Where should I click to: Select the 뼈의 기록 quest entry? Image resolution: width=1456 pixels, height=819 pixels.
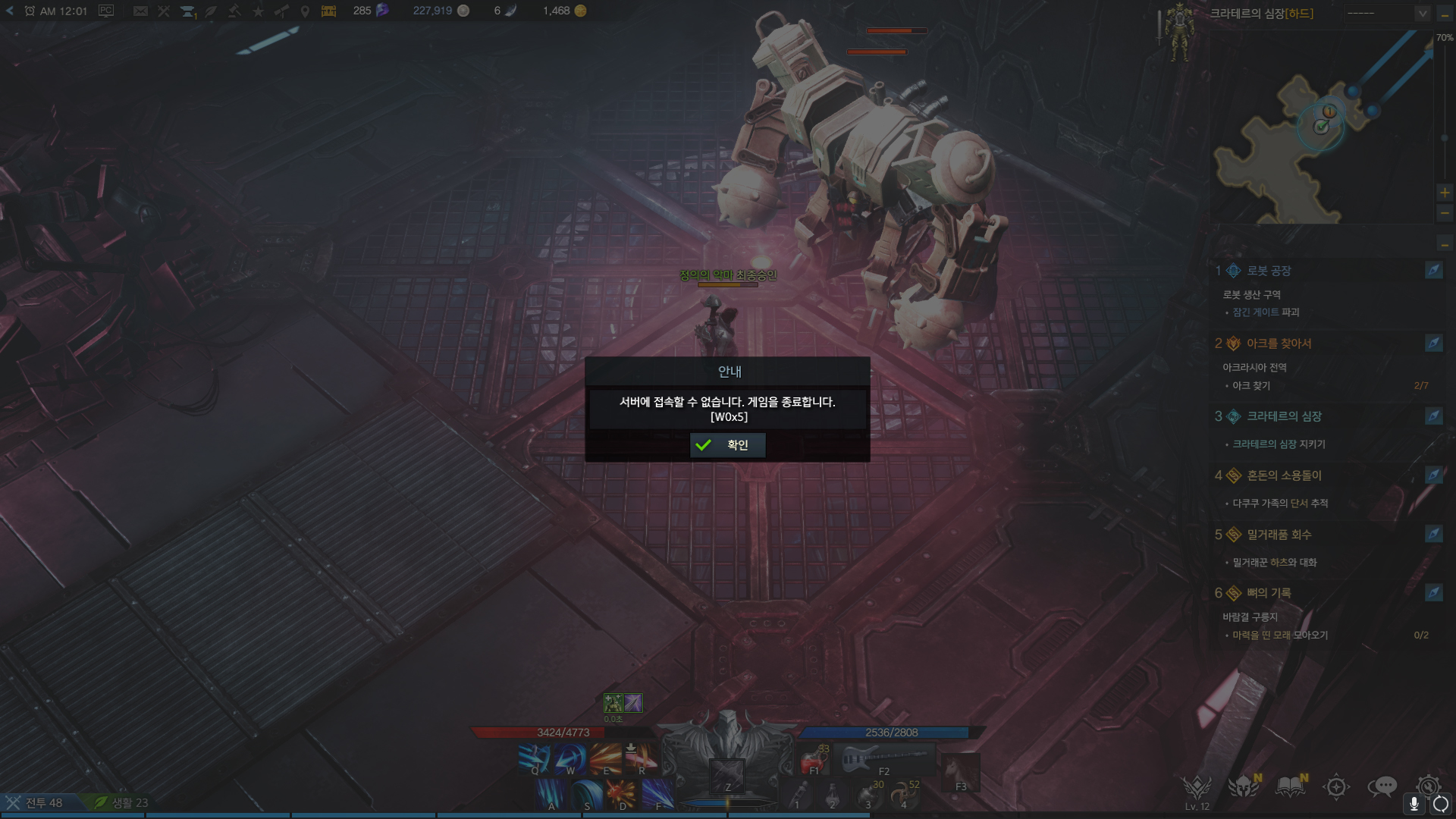click(x=1268, y=593)
